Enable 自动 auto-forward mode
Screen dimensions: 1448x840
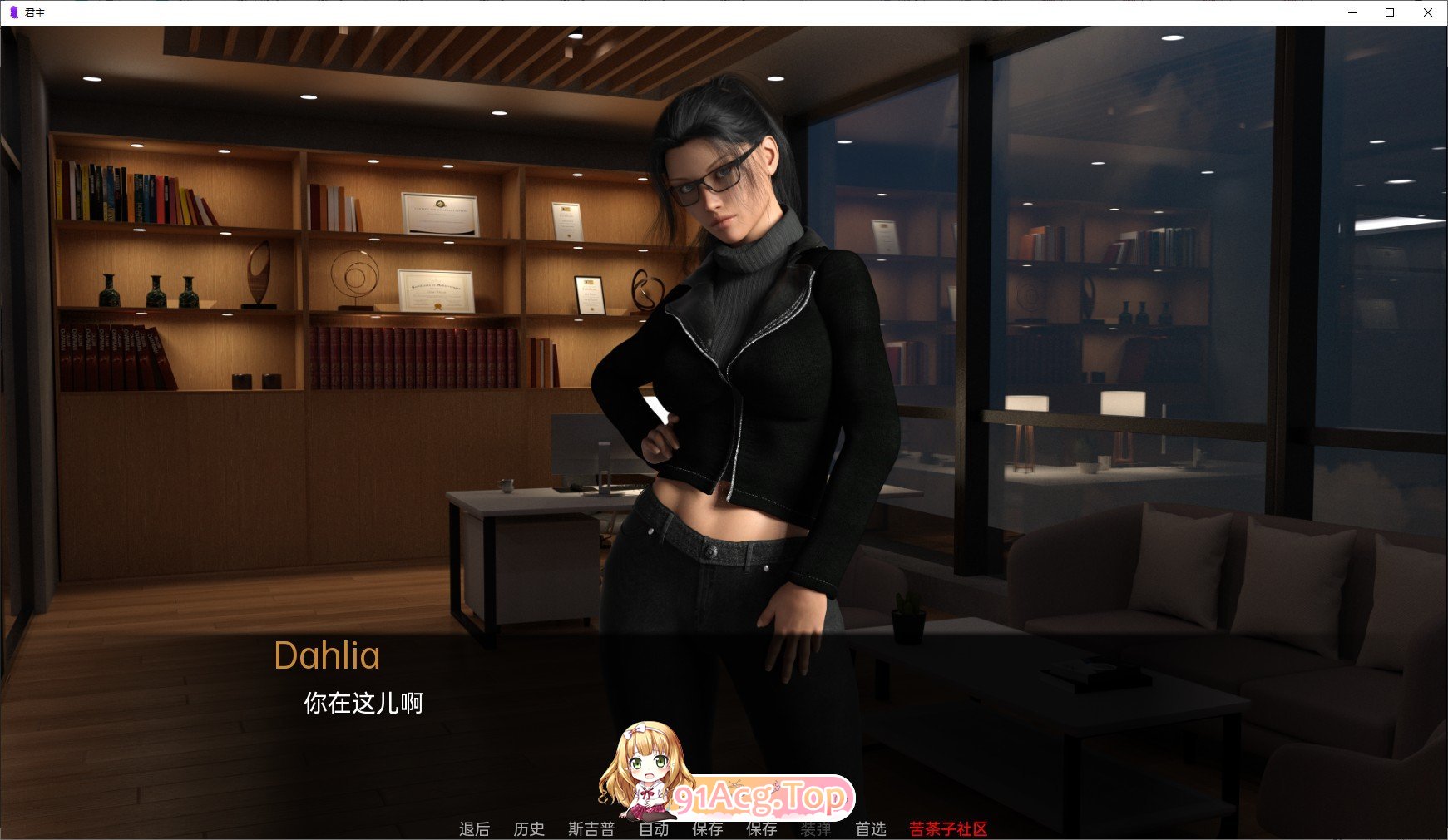point(655,828)
